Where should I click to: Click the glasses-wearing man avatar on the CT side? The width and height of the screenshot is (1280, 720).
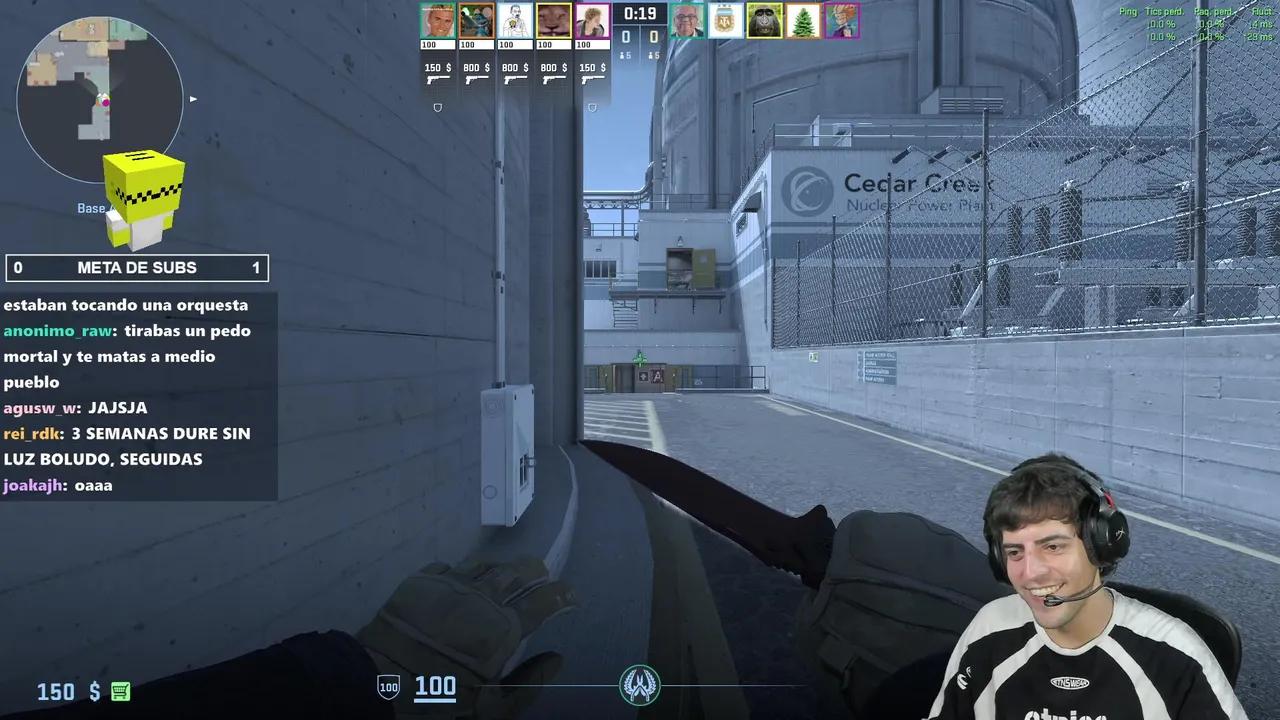687,20
